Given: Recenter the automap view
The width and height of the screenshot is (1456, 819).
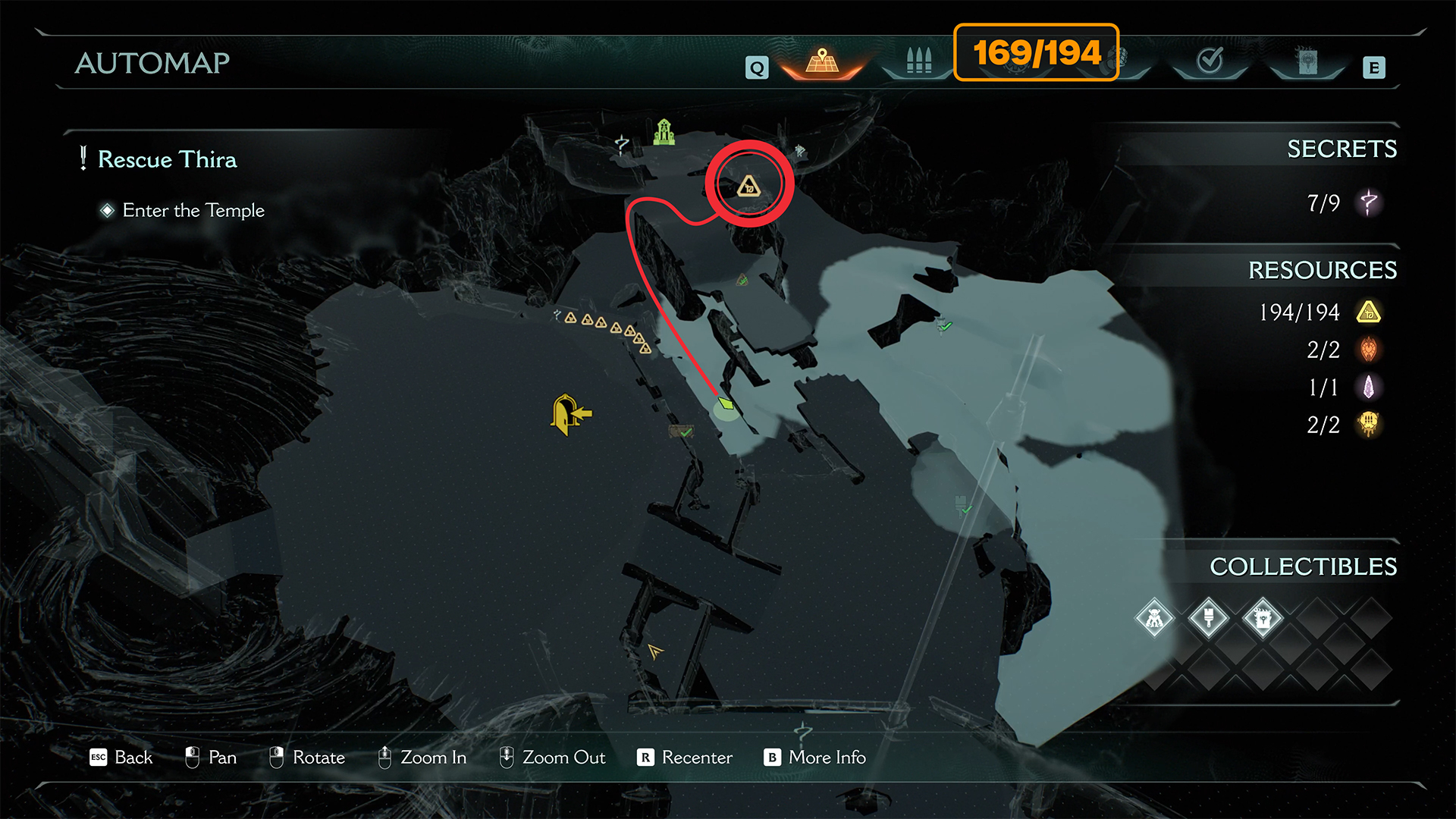Looking at the screenshot, I should (686, 758).
